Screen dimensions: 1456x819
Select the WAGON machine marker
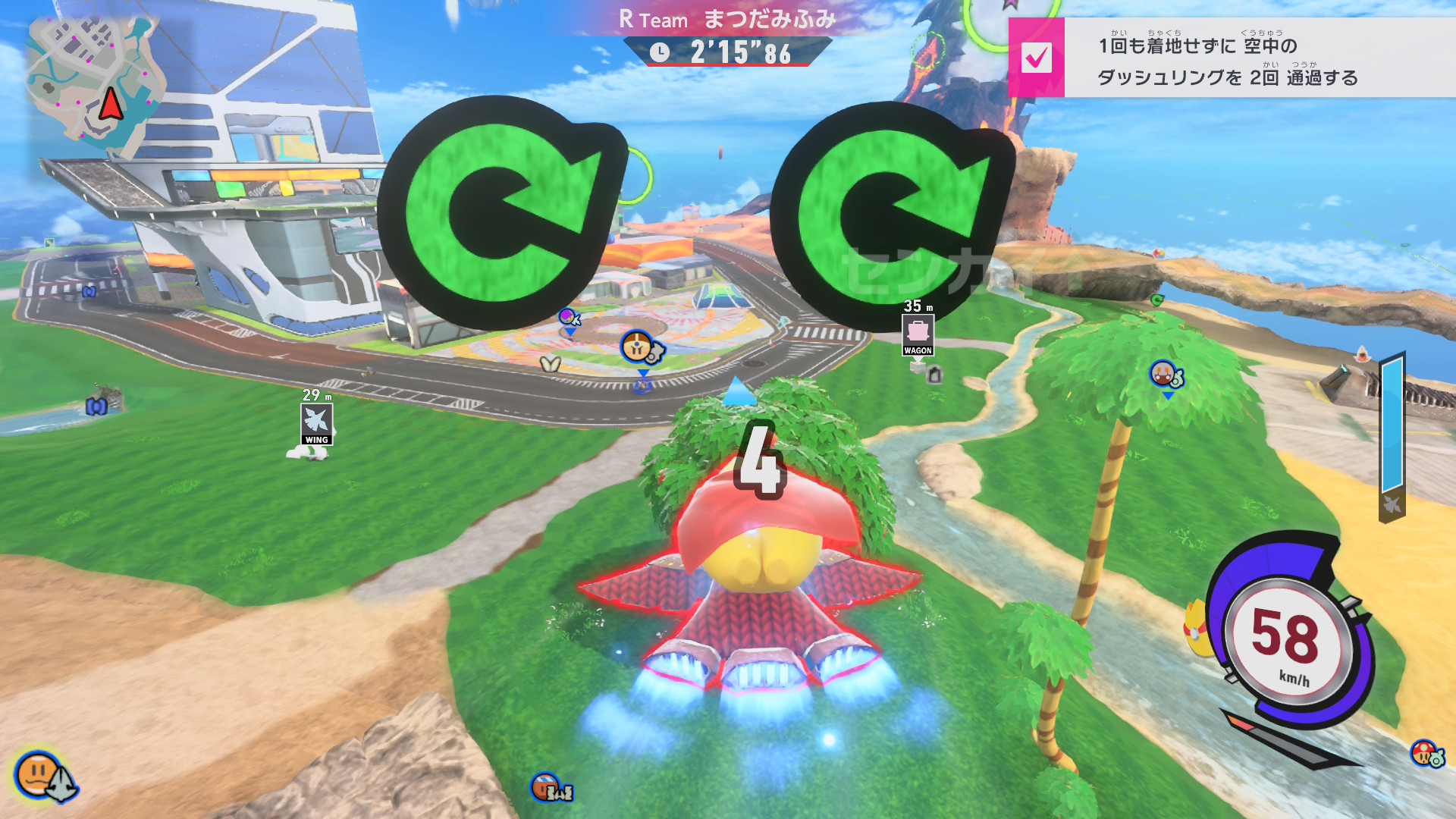(918, 334)
